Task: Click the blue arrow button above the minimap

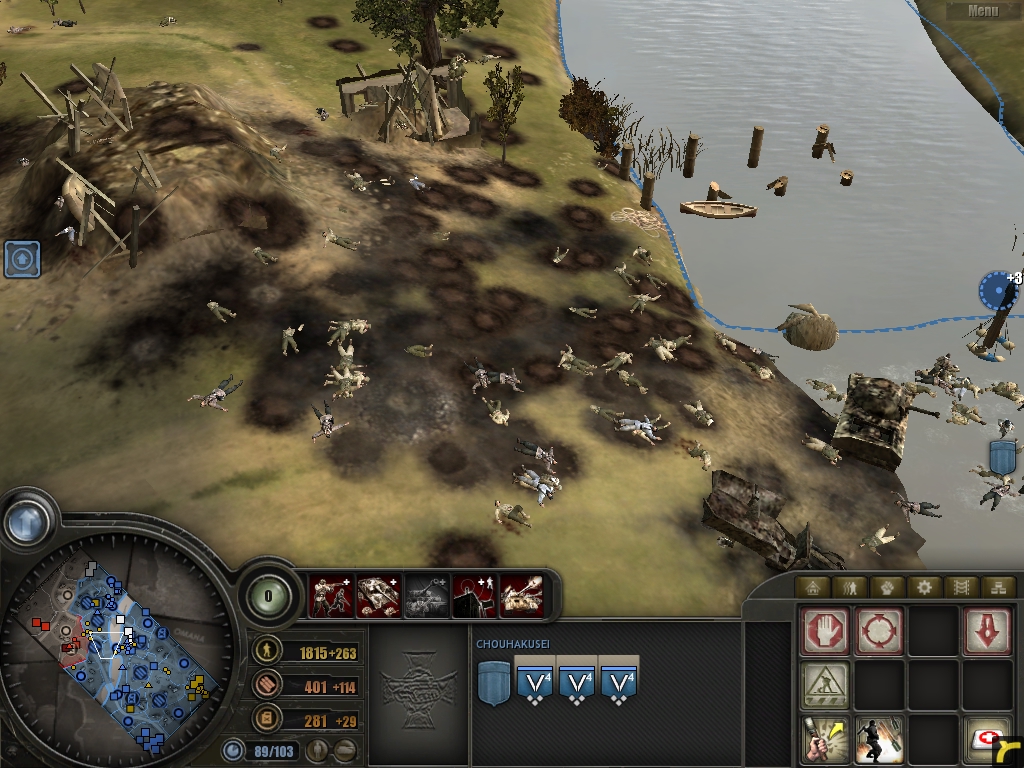Action: point(27,522)
